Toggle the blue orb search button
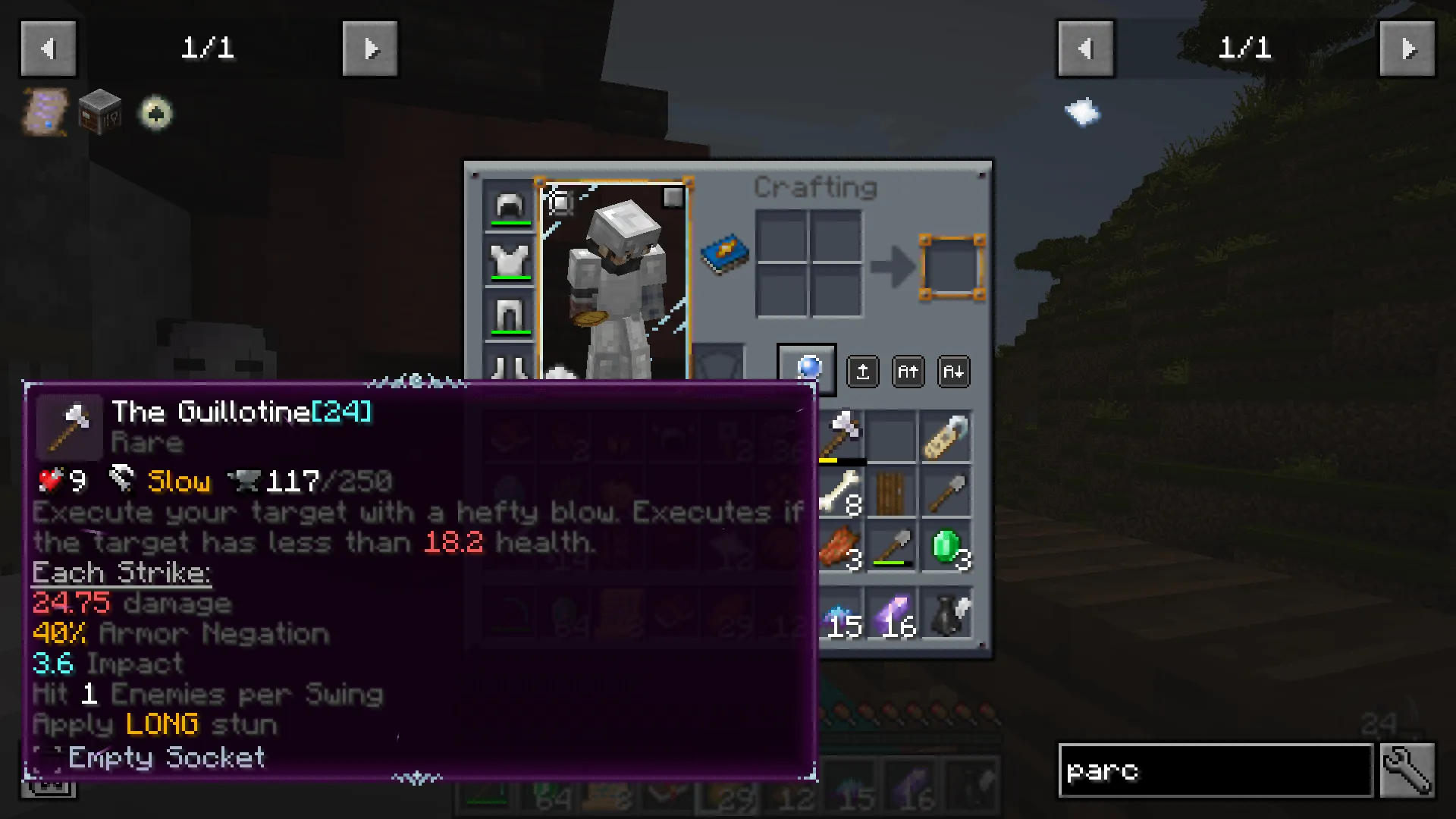 pyautogui.click(x=807, y=369)
